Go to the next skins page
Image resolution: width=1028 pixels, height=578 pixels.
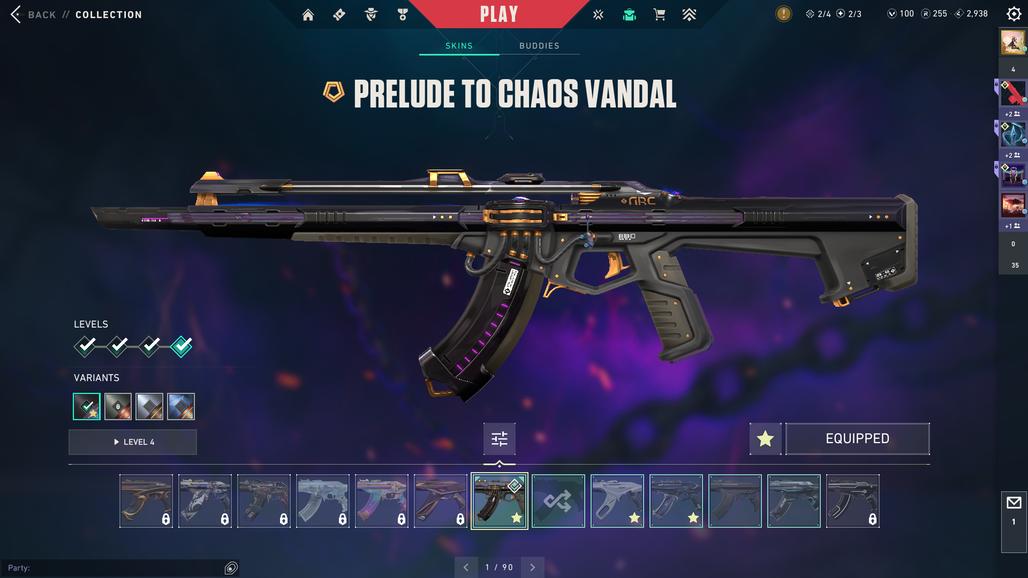click(532, 567)
